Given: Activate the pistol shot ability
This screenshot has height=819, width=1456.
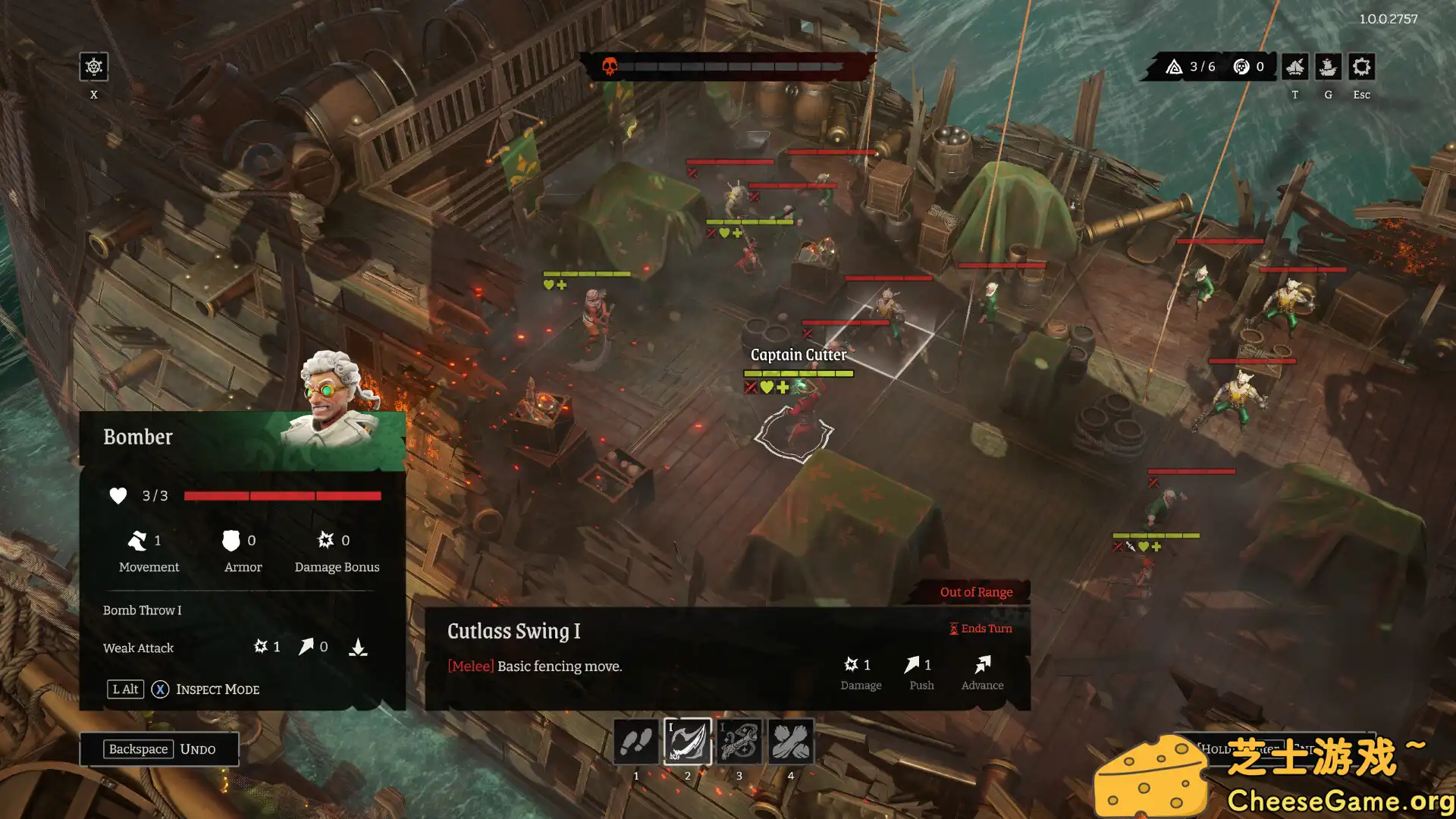Looking at the screenshot, I should pos(739,741).
